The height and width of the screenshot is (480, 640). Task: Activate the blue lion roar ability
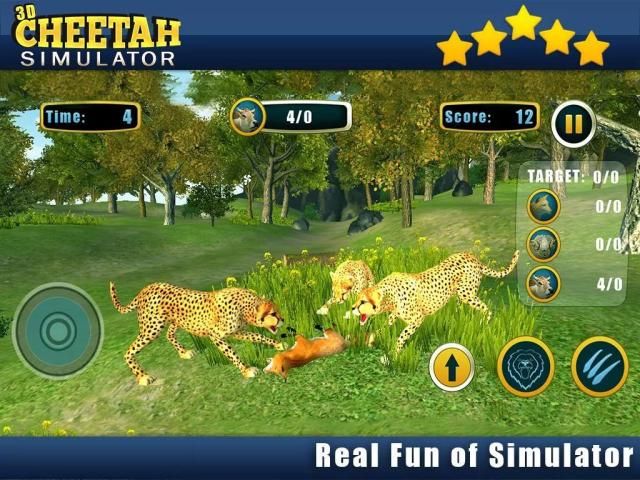click(525, 366)
